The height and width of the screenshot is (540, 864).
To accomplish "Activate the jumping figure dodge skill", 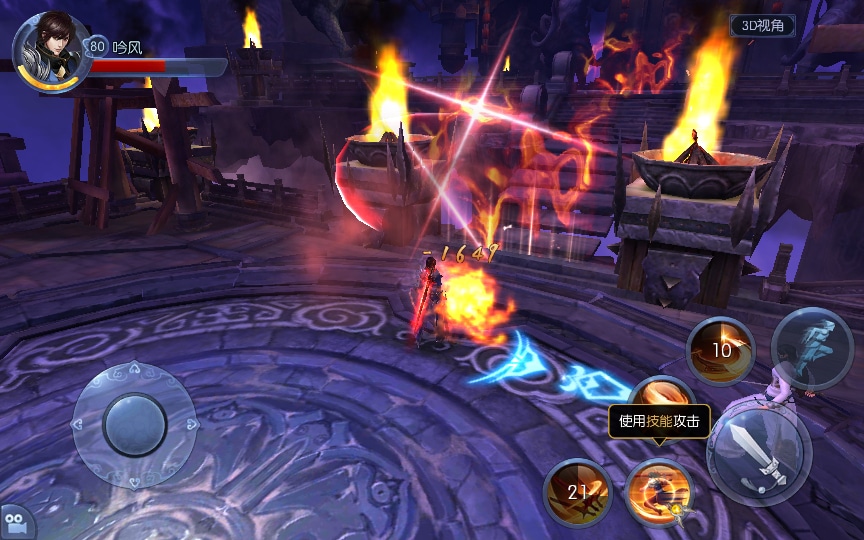I will (x=811, y=349).
